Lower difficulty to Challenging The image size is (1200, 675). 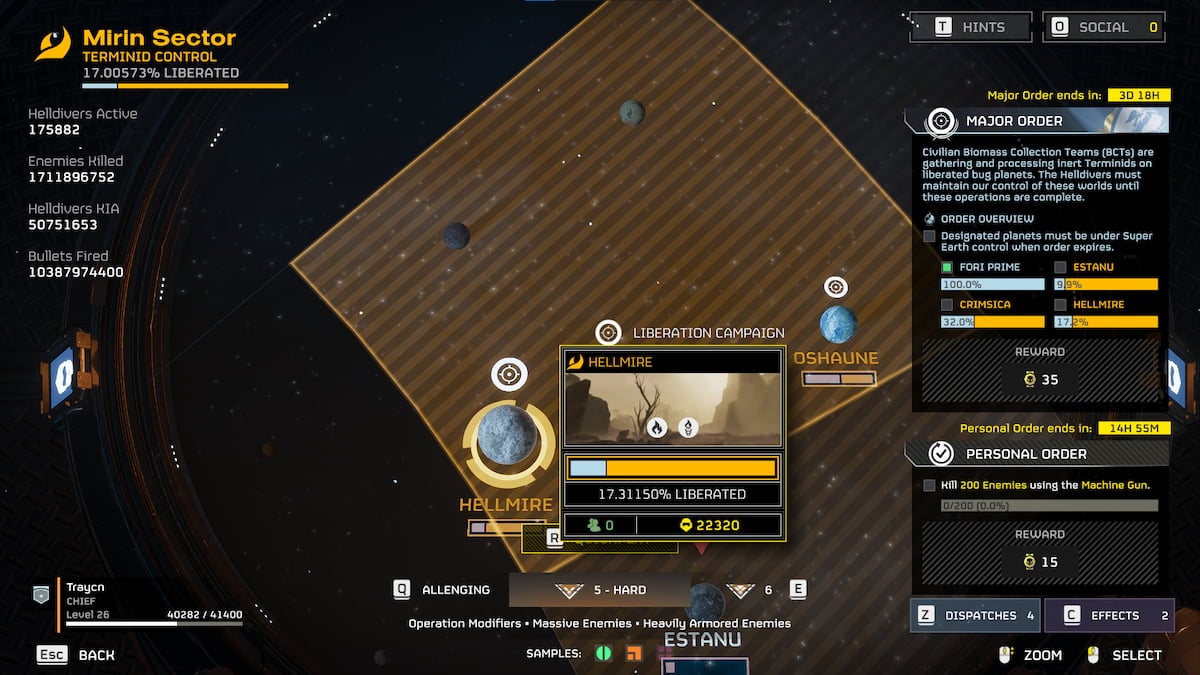coord(443,590)
